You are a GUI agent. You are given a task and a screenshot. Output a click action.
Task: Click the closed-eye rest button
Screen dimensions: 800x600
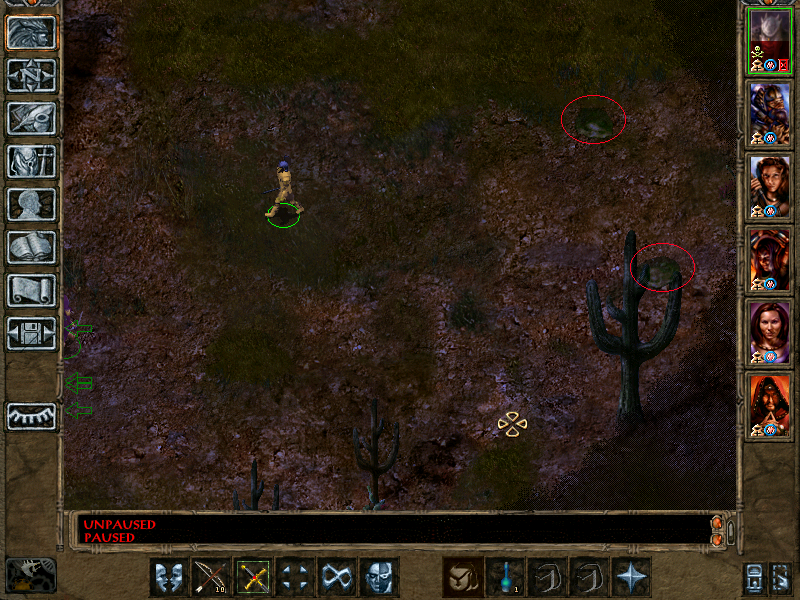pyautogui.click(x=31, y=415)
